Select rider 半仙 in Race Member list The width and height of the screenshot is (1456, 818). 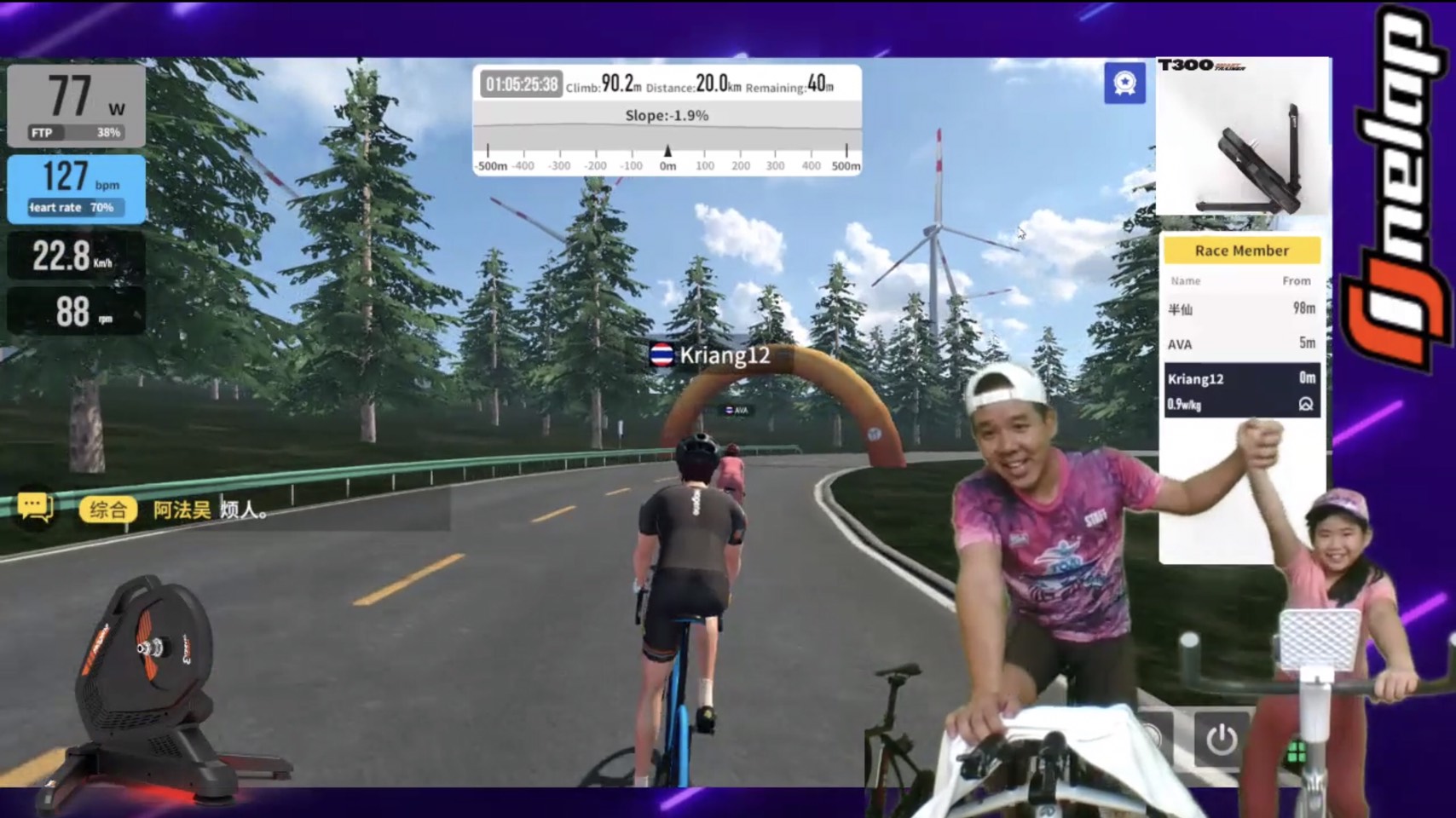(1241, 308)
